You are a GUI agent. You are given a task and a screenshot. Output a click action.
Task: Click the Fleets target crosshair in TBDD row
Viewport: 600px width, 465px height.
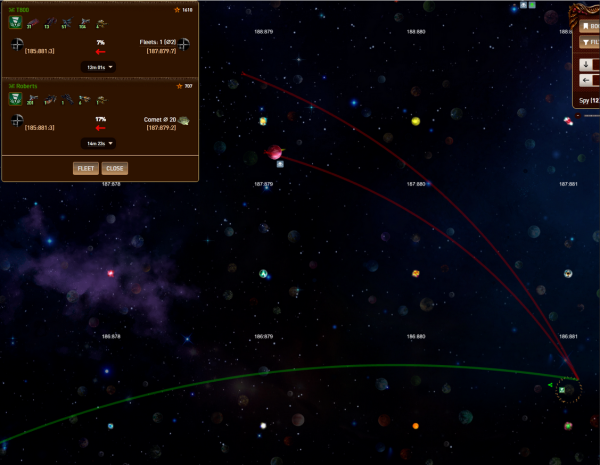(x=185, y=43)
